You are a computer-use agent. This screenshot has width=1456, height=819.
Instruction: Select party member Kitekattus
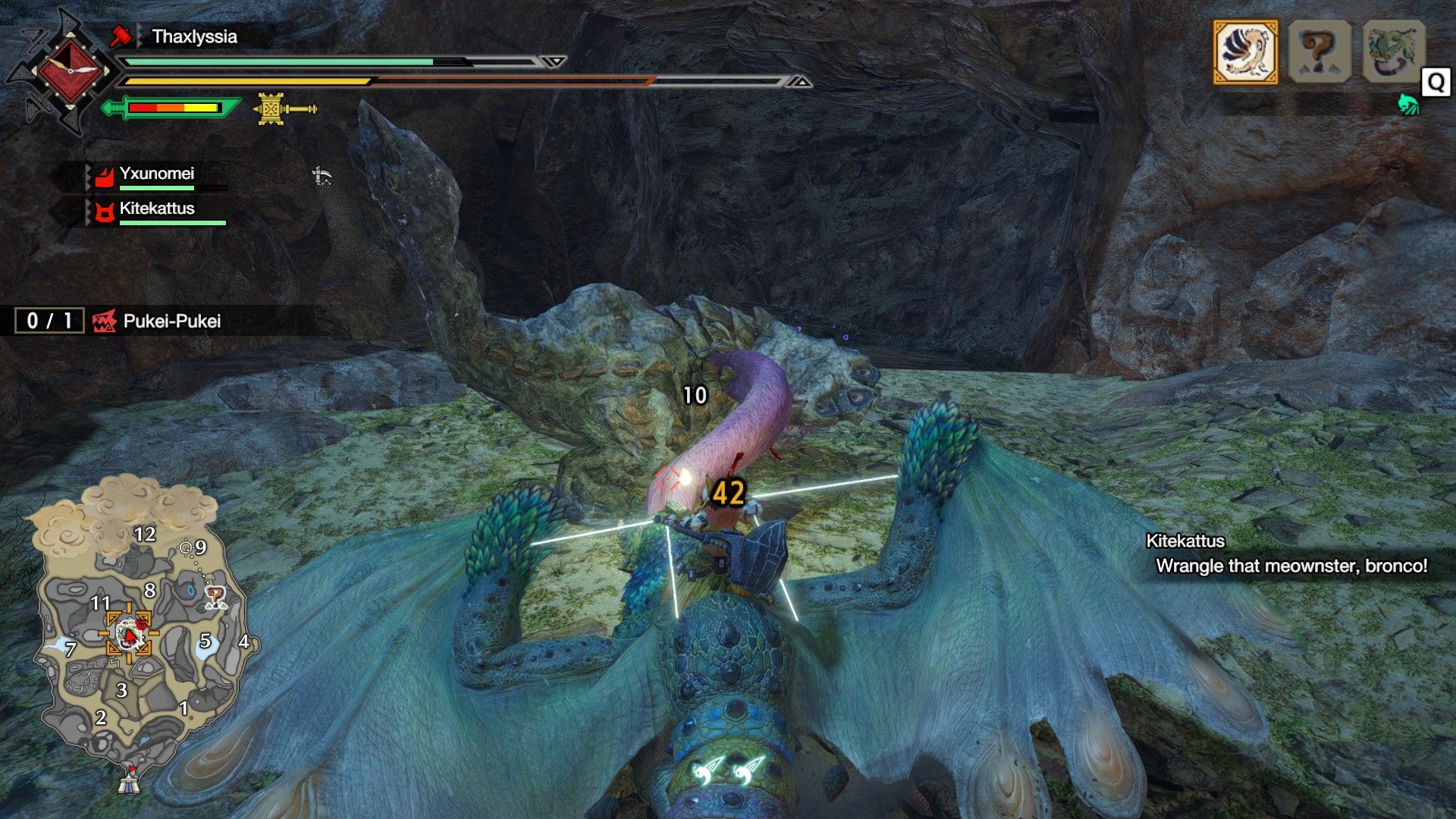click(156, 210)
